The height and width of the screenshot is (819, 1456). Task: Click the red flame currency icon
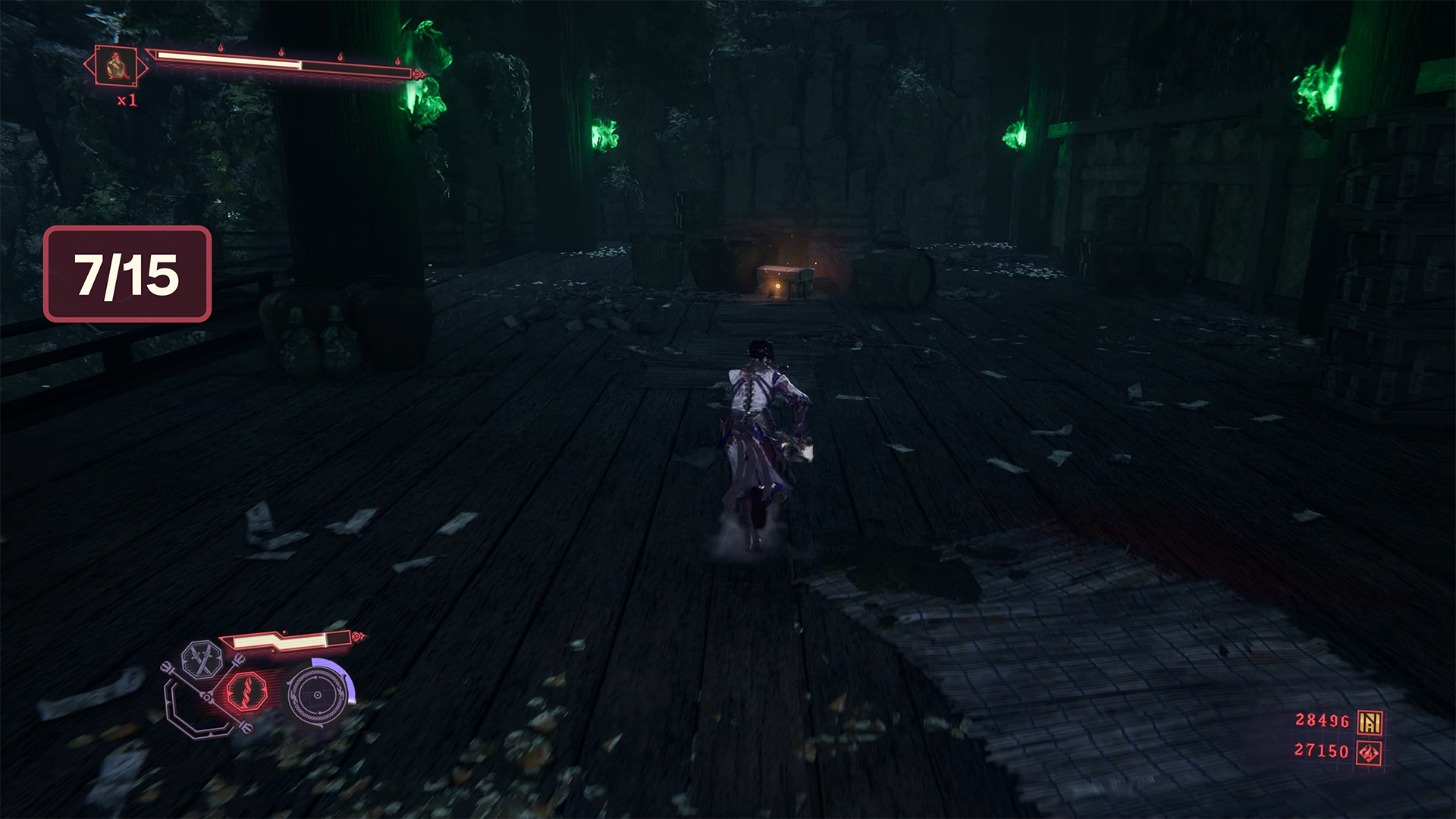(x=1369, y=752)
